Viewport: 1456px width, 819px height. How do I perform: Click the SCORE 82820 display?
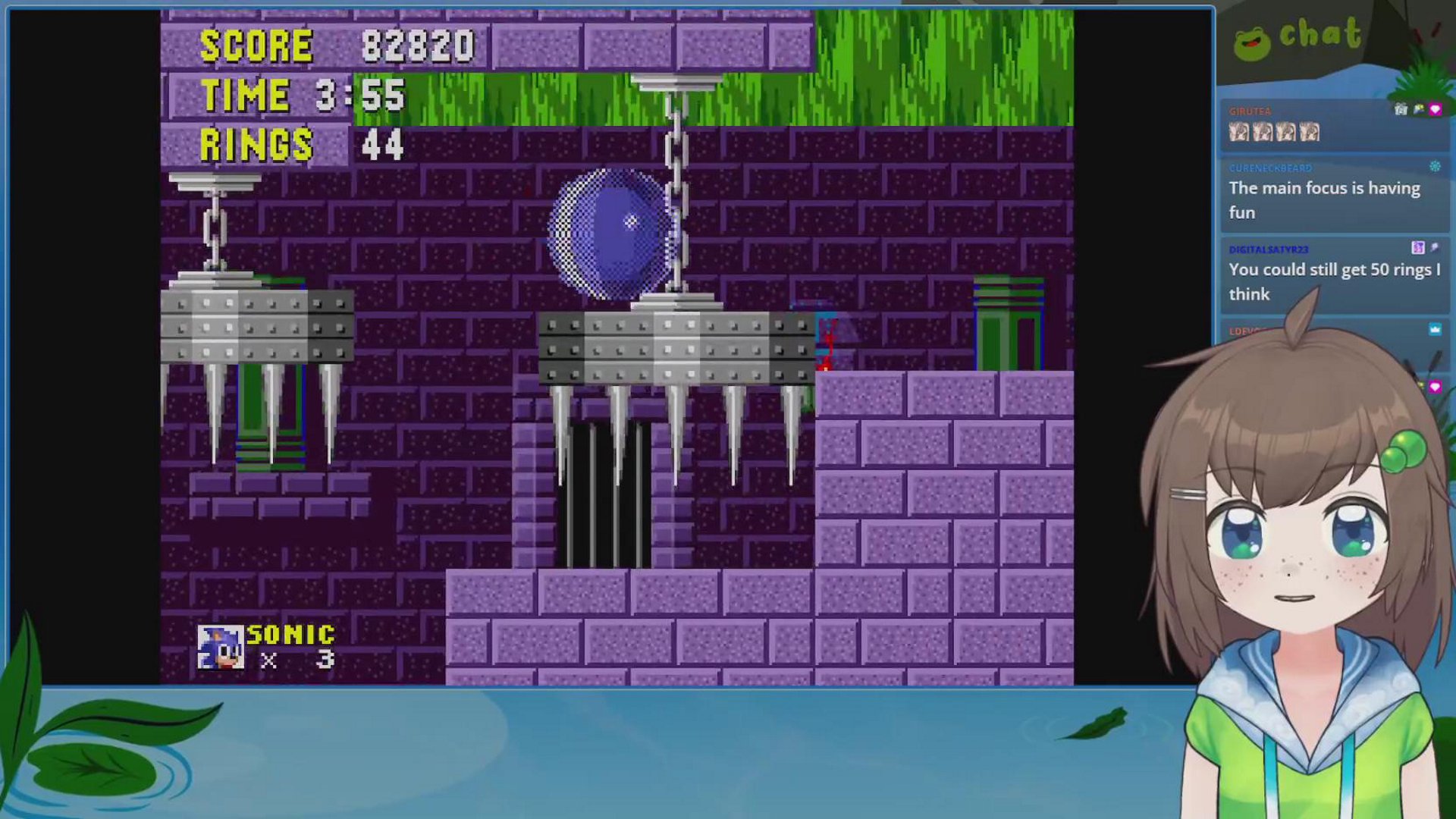click(x=334, y=44)
